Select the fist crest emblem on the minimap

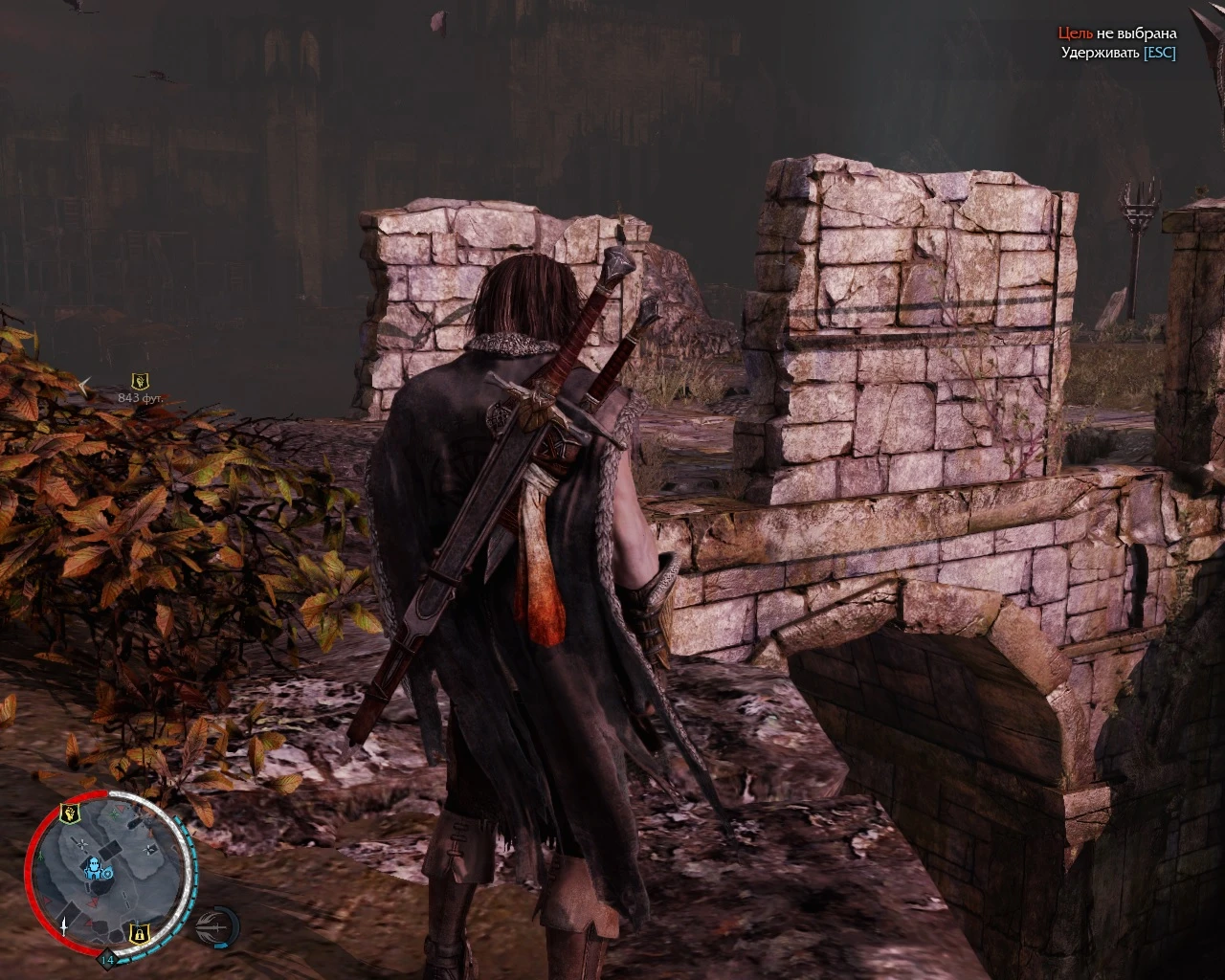tap(70, 813)
